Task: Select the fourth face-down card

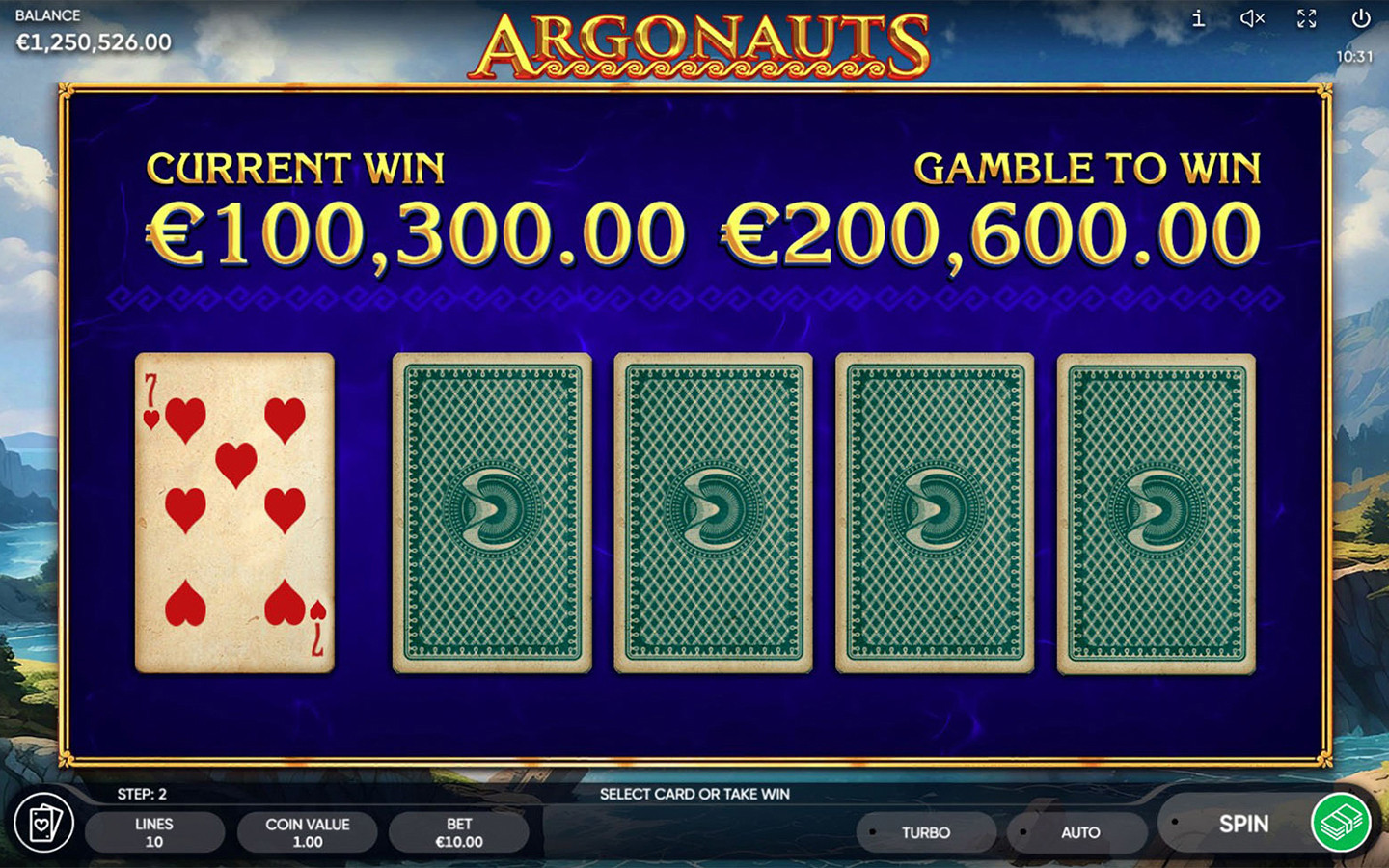Action: pyautogui.click(x=932, y=510)
